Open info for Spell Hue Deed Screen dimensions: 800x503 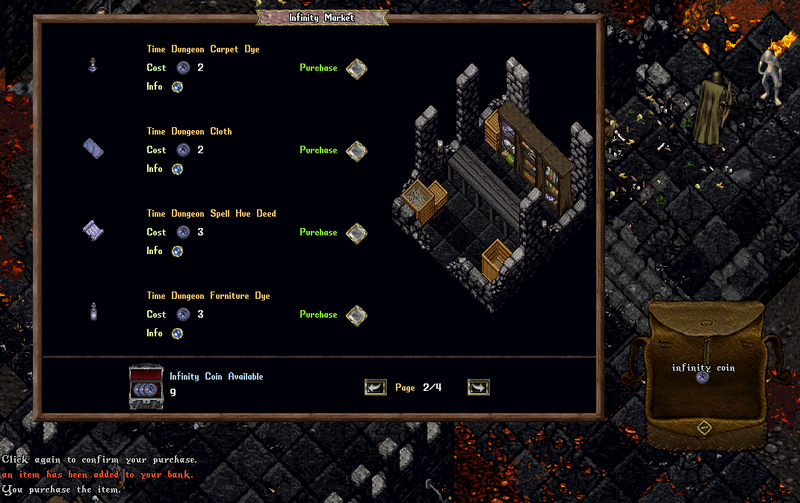pyautogui.click(x=177, y=251)
